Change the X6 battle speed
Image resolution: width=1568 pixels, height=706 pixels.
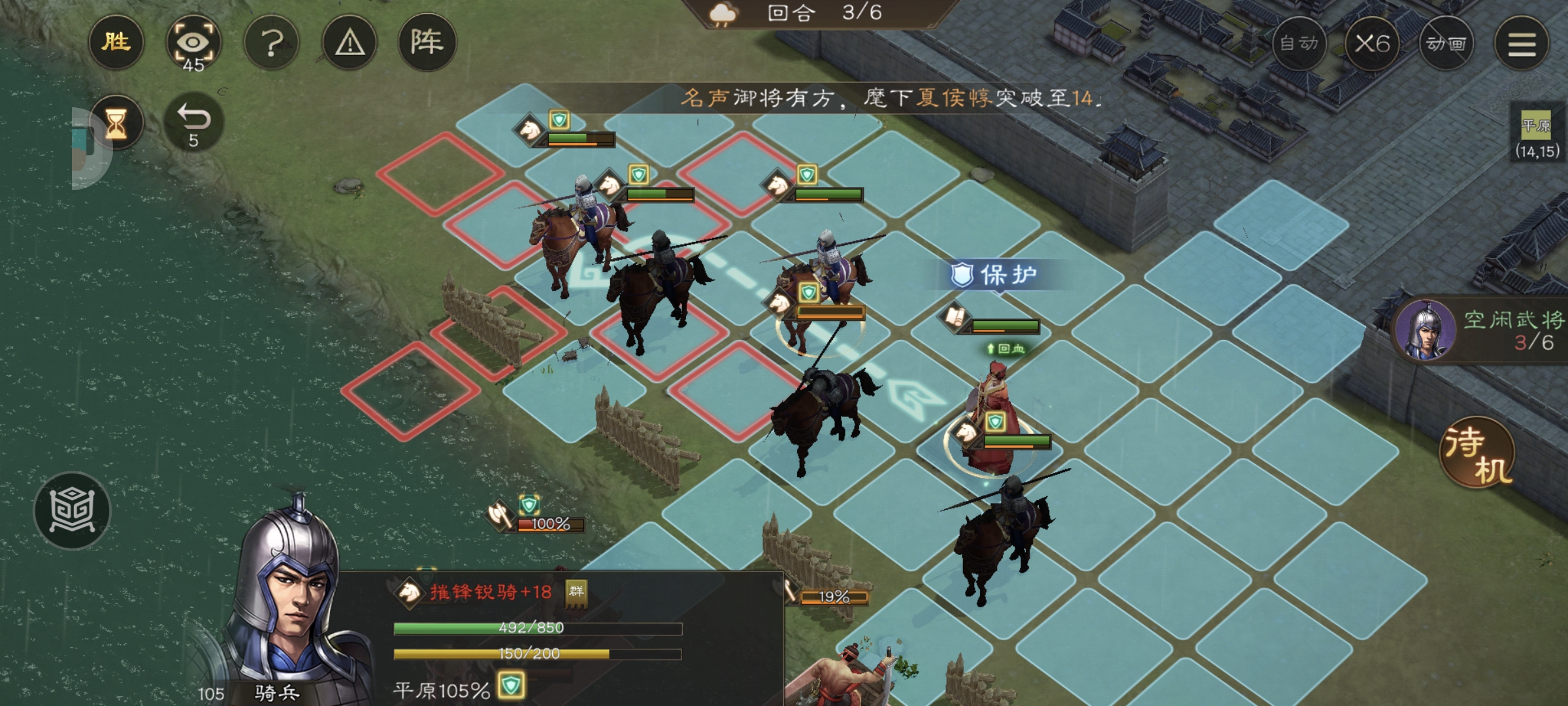pyautogui.click(x=1372, y=44)
